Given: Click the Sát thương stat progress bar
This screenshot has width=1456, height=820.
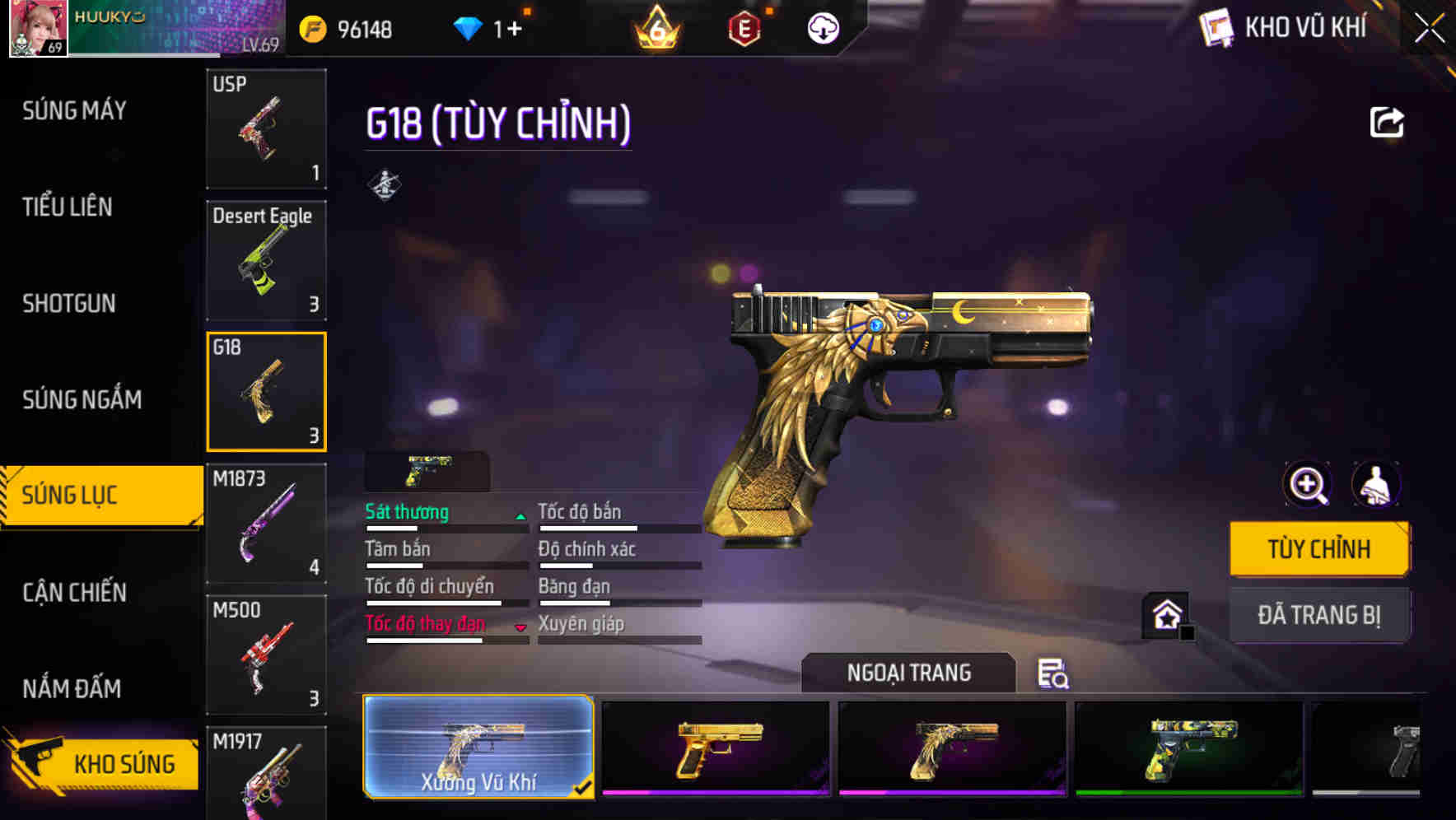Looking at the screenshot, I should [x=445, y=528].
